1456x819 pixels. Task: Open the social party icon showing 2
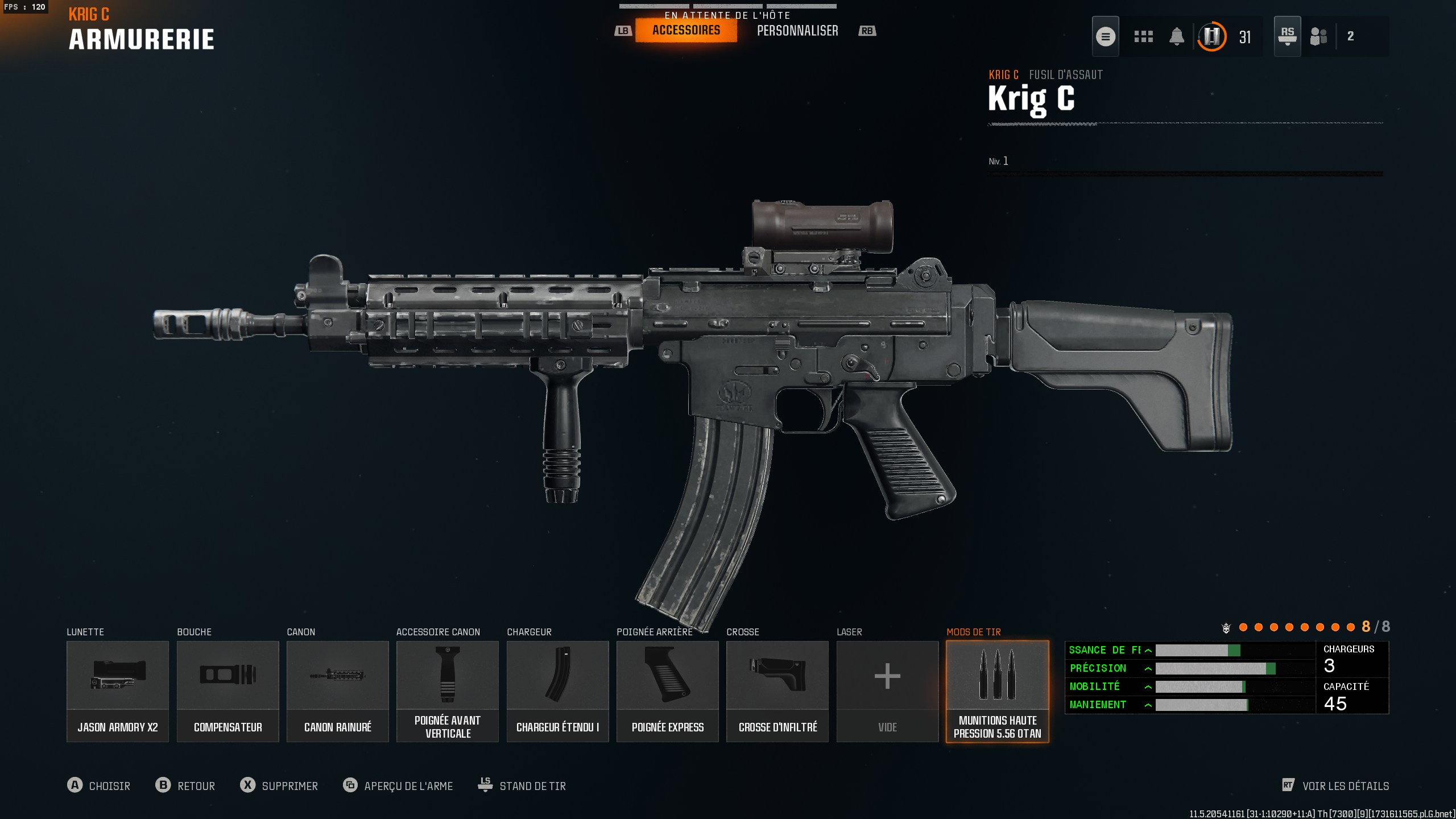click(x=1319, y=36)
